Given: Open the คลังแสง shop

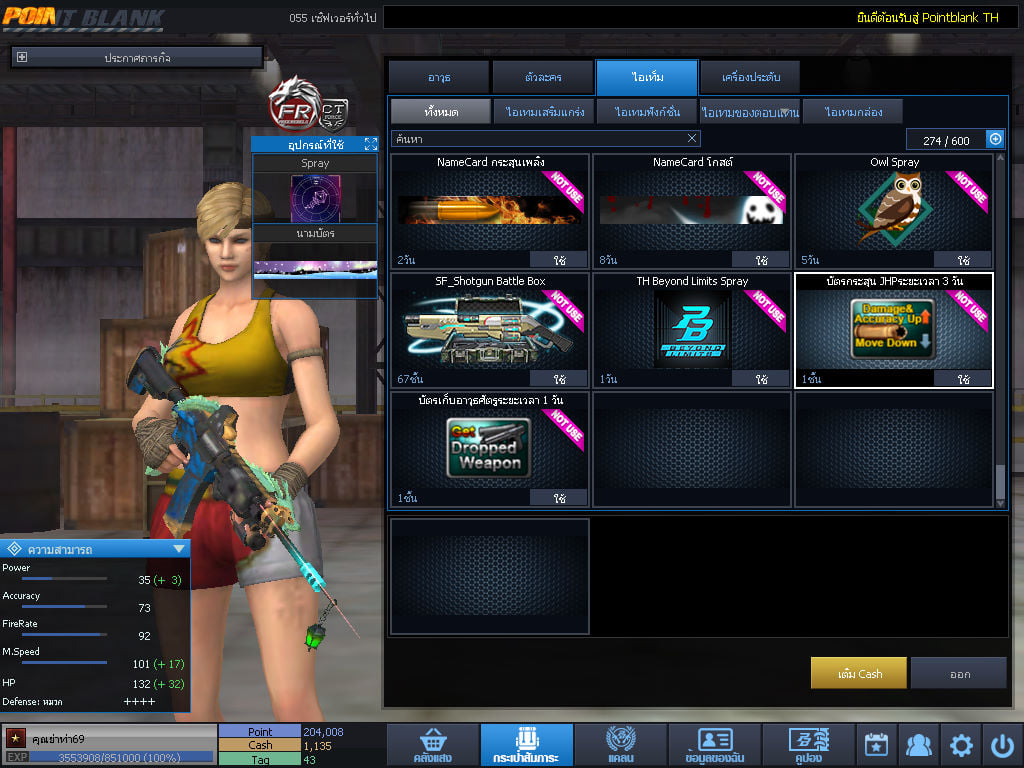Looking at the screenshot, I should pyautogui.click(x=432, y=746).
